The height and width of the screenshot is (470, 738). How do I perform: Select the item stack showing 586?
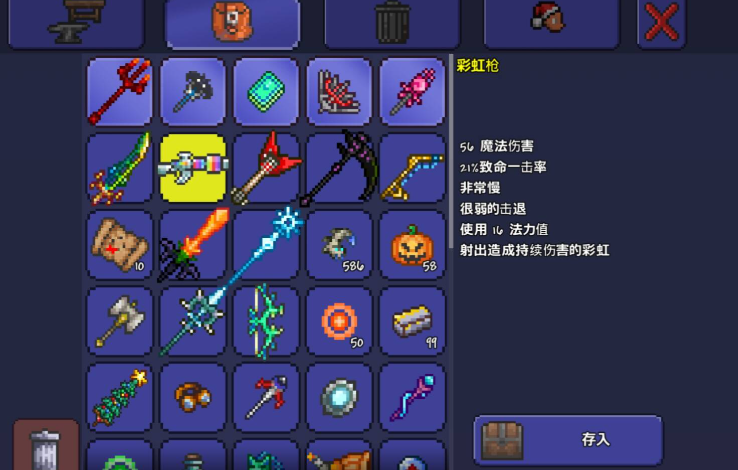tap(339, 244)
